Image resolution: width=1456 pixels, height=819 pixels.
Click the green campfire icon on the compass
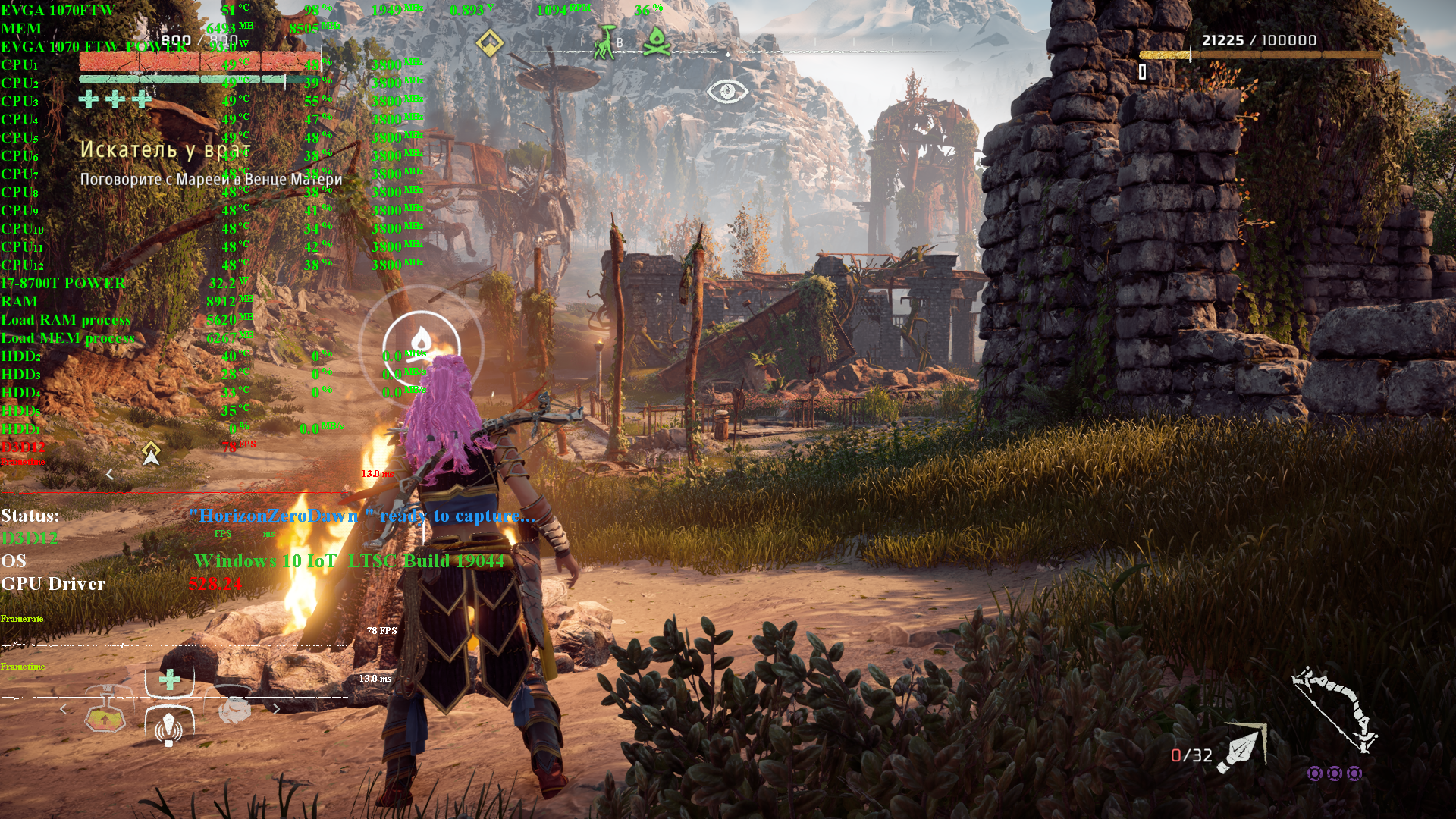(657, 42)
